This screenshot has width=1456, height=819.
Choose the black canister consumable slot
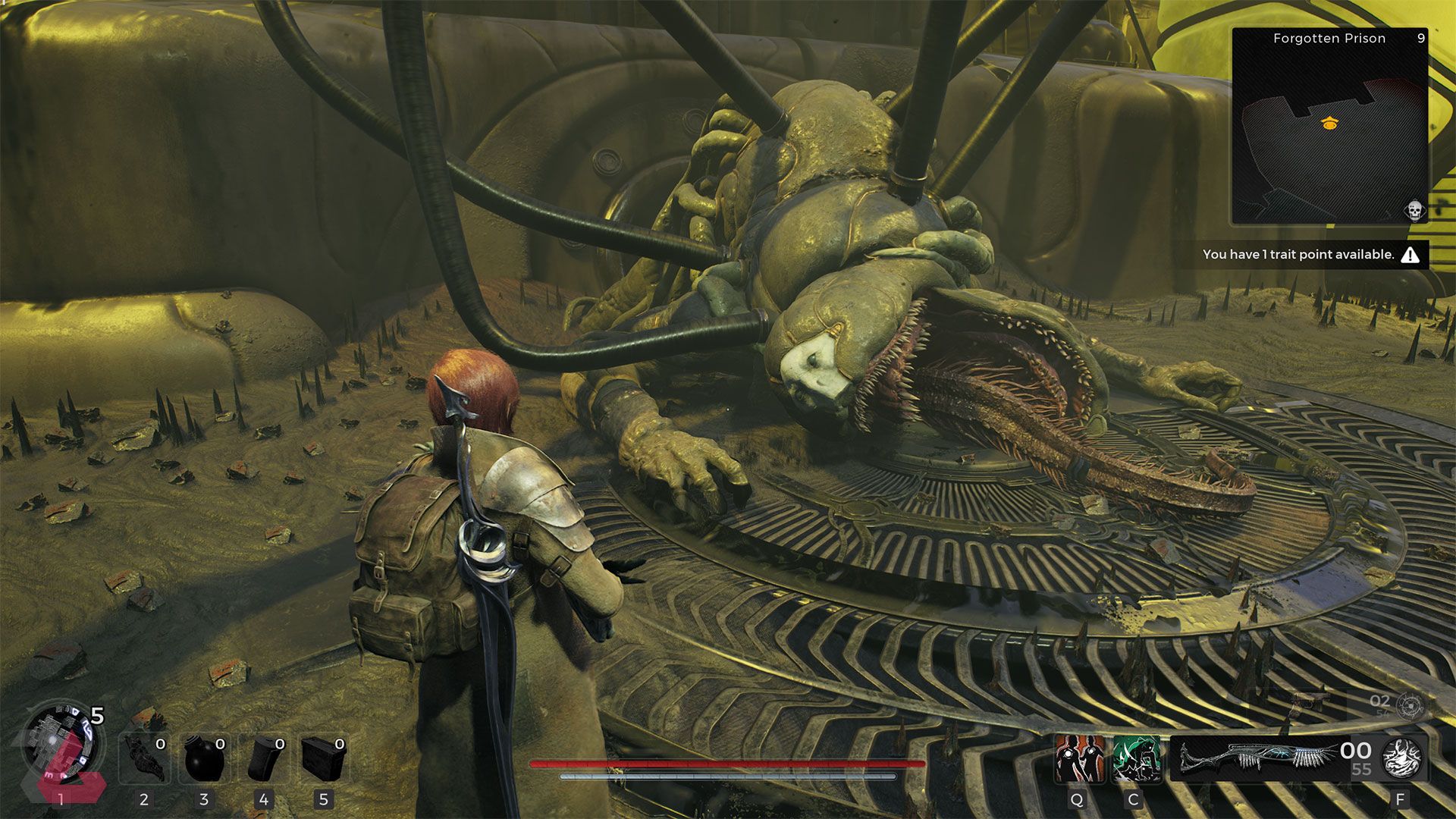point(265,758)
